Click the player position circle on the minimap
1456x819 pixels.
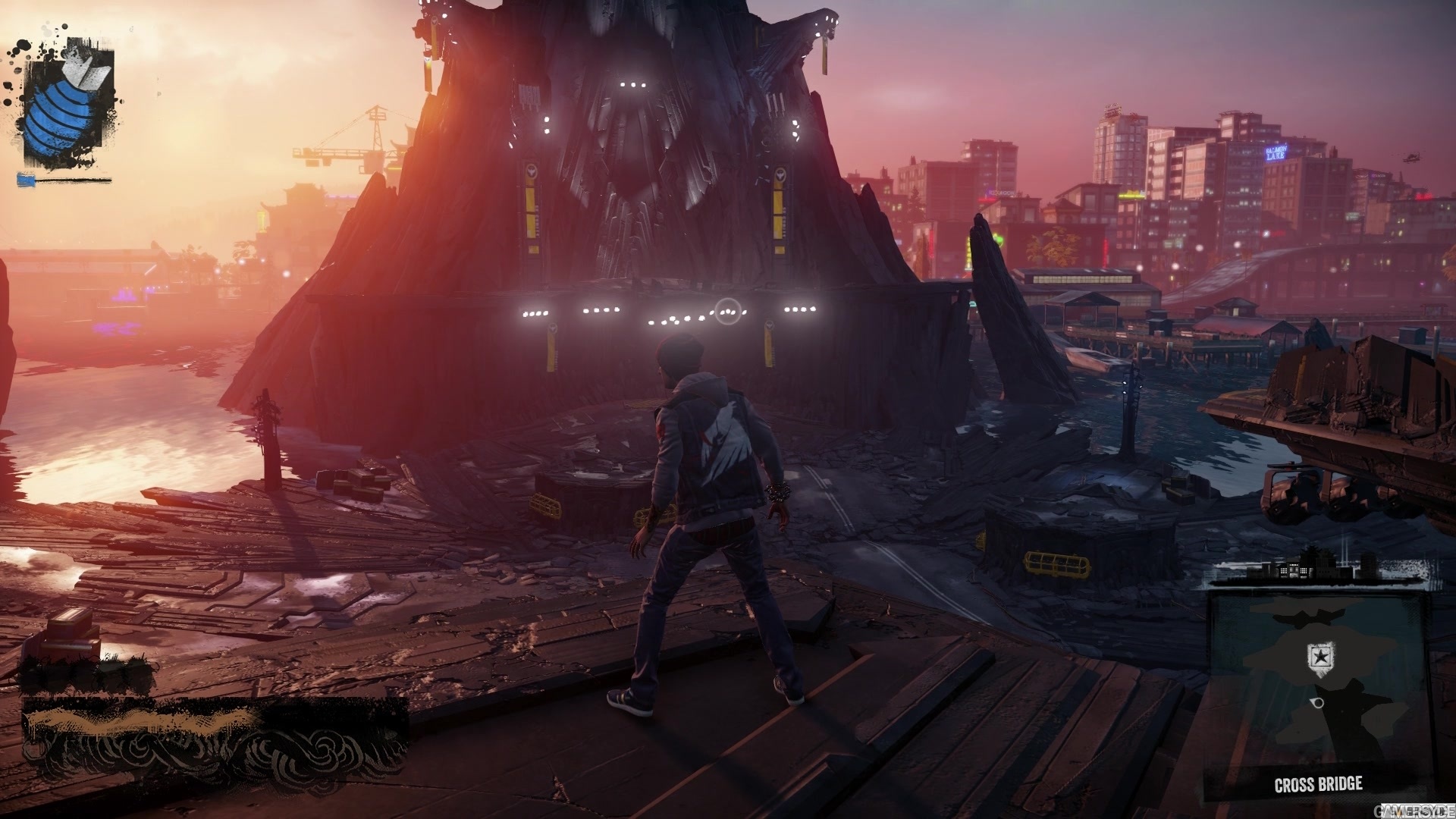[1319, 702]
